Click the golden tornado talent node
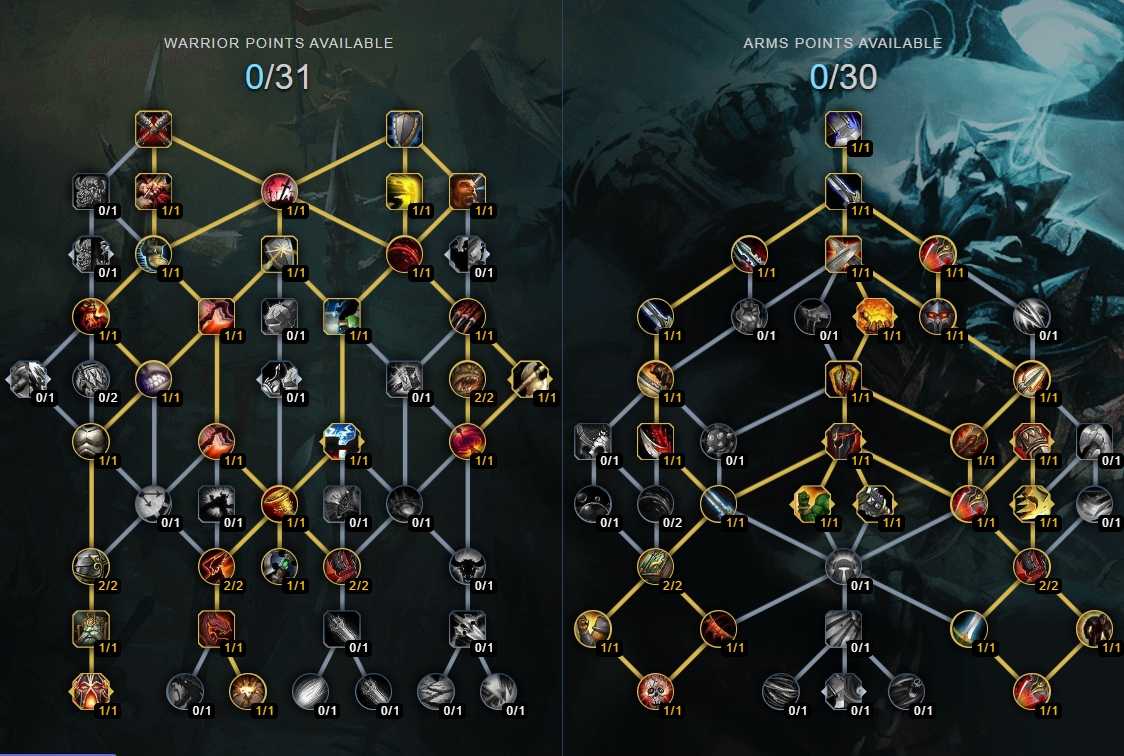1124x756 pixels. tap(279, 503)
